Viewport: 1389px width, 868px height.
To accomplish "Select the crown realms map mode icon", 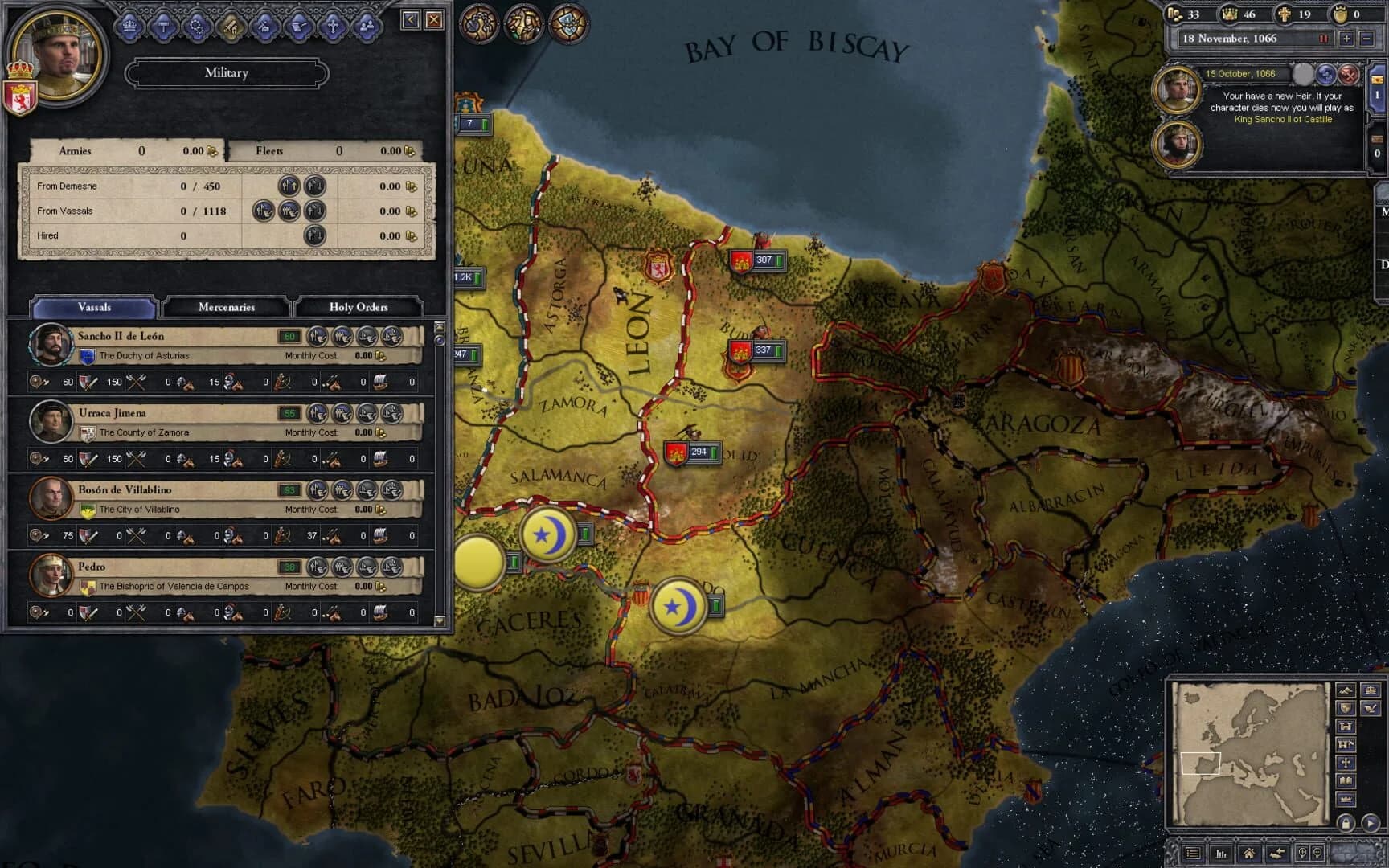I will [x=1371, y=691].
